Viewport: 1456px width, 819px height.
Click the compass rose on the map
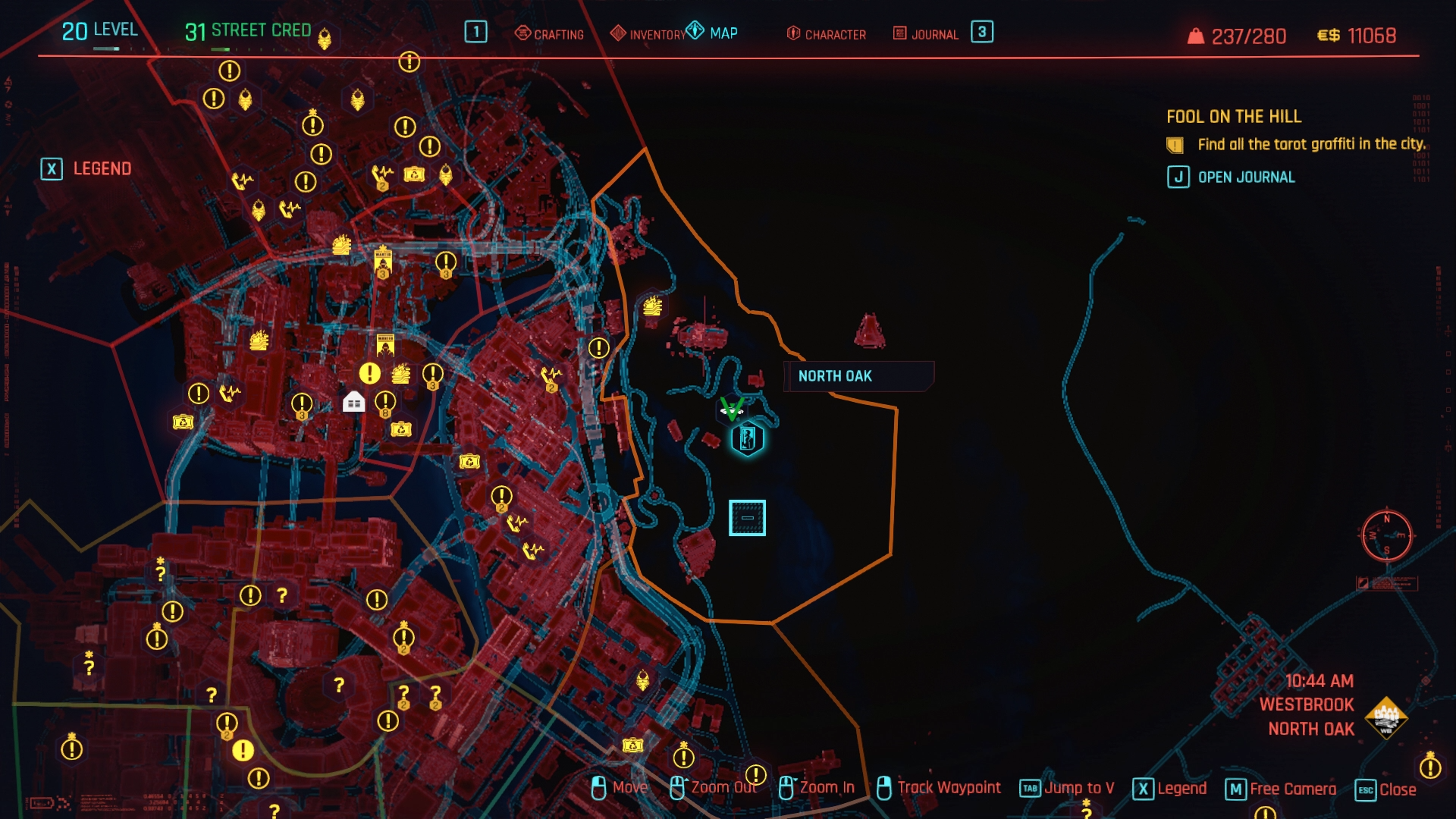pyautogui.click(x=1386, y=535)
